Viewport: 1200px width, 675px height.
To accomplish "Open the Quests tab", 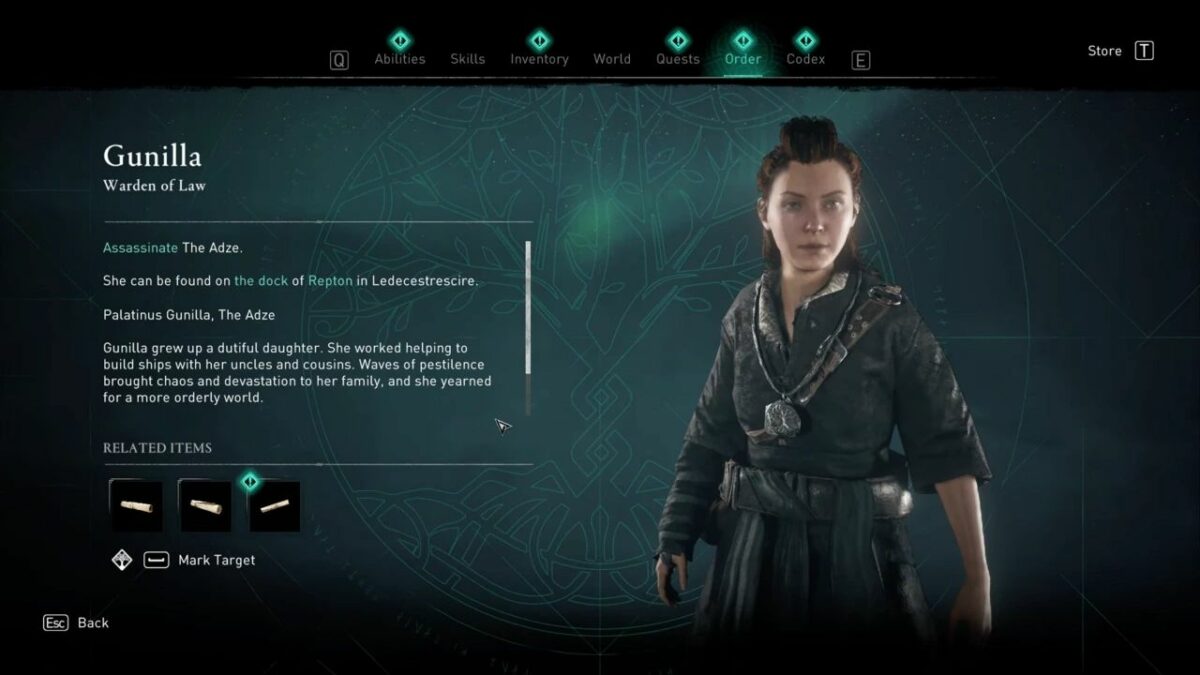I will point(678,58).
